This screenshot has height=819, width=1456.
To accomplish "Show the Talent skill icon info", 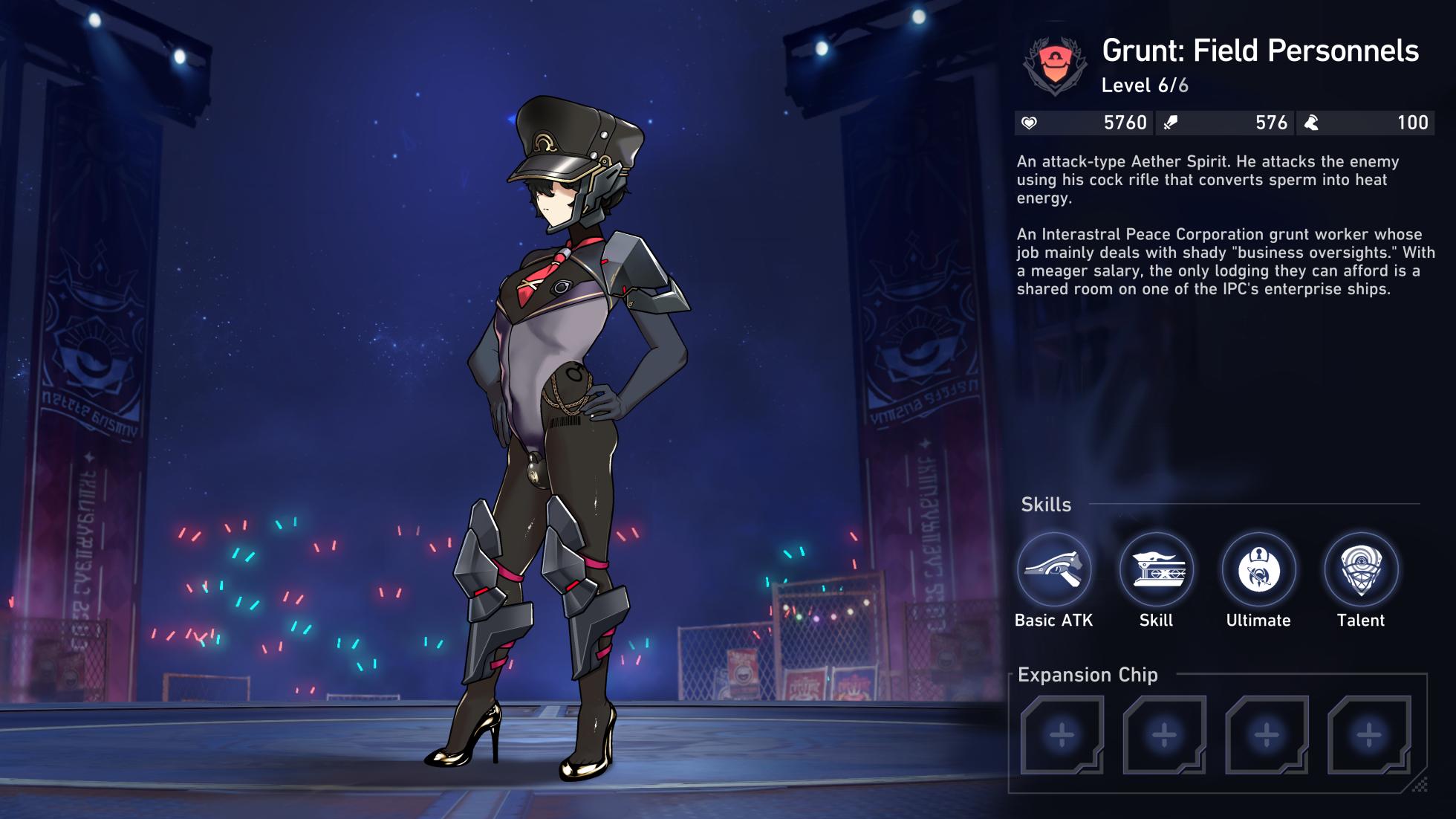I will click(x=1361, y=570).
